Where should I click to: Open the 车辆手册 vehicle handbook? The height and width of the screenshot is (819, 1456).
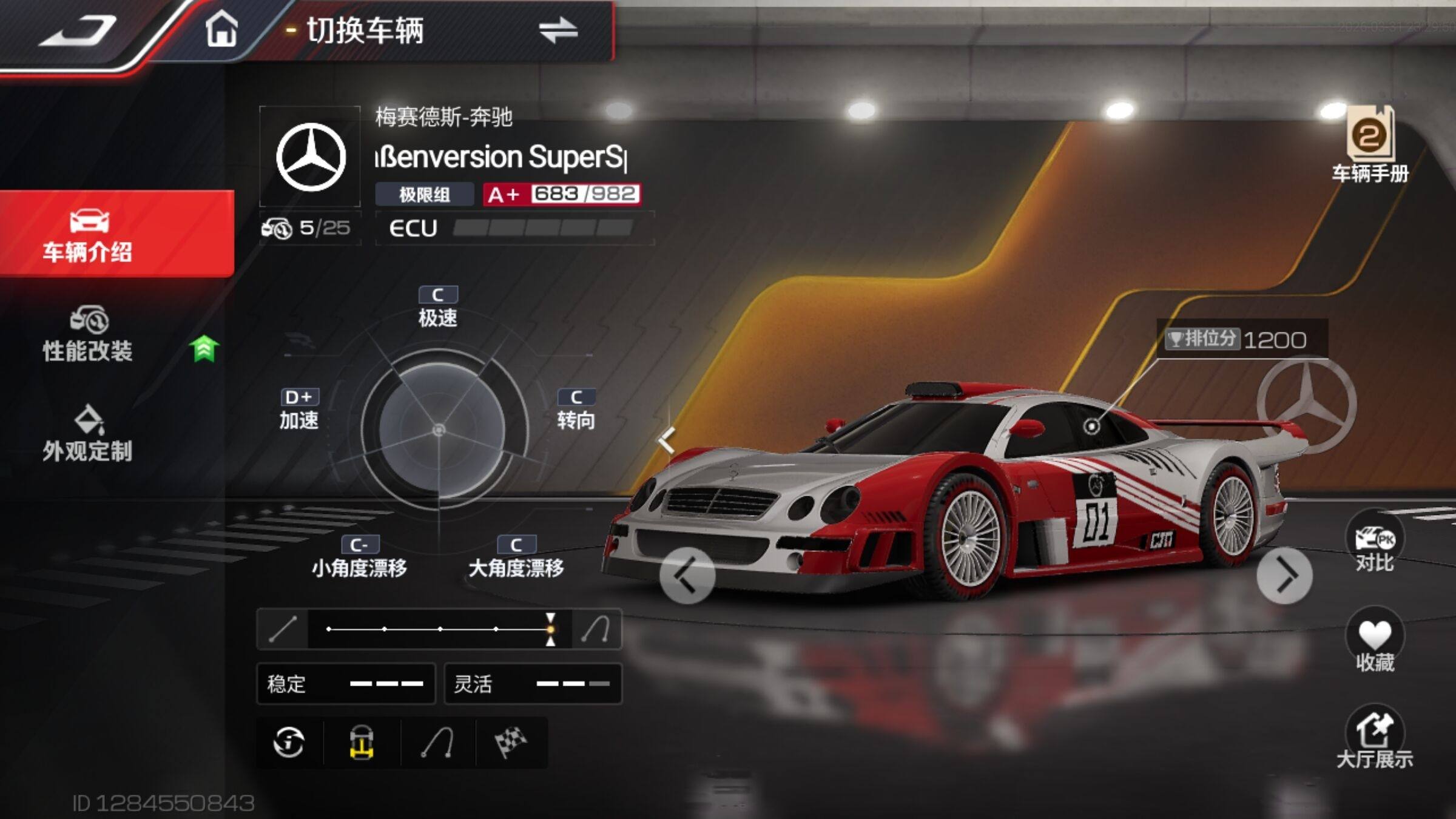pyautogui.click(x=1370, y=146)
